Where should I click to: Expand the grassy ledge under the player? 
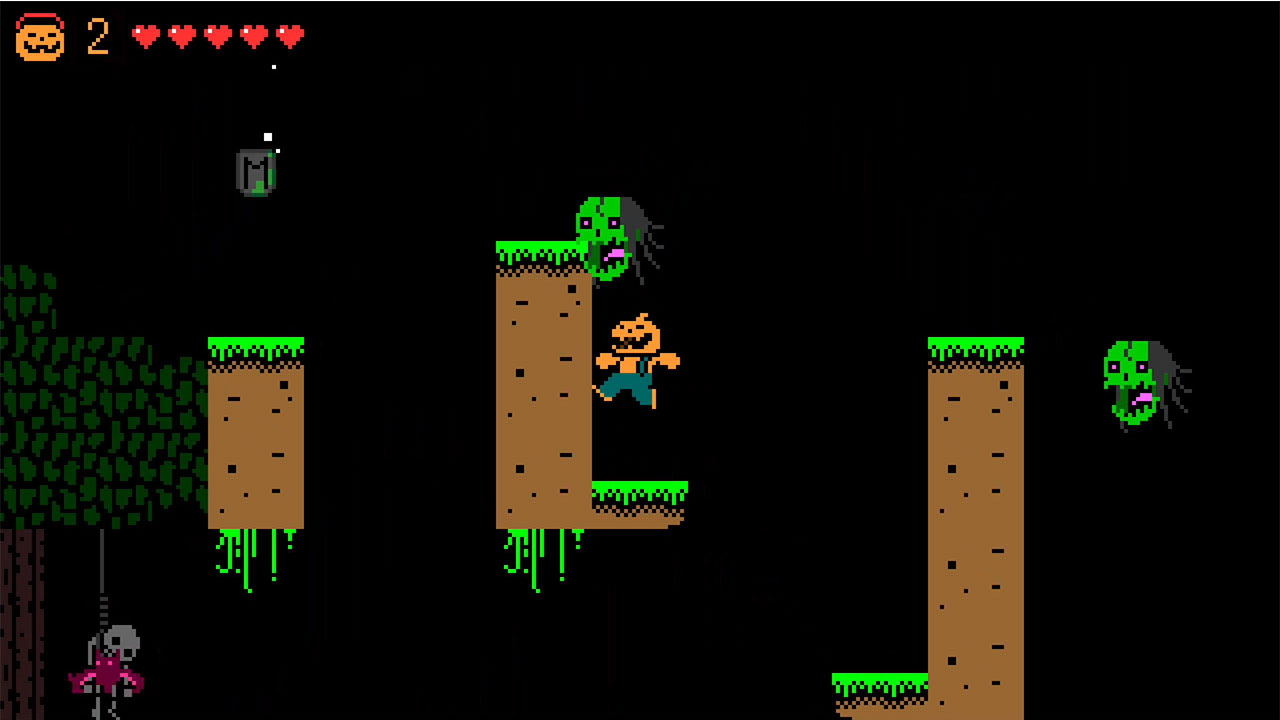[x=640, y=492]
